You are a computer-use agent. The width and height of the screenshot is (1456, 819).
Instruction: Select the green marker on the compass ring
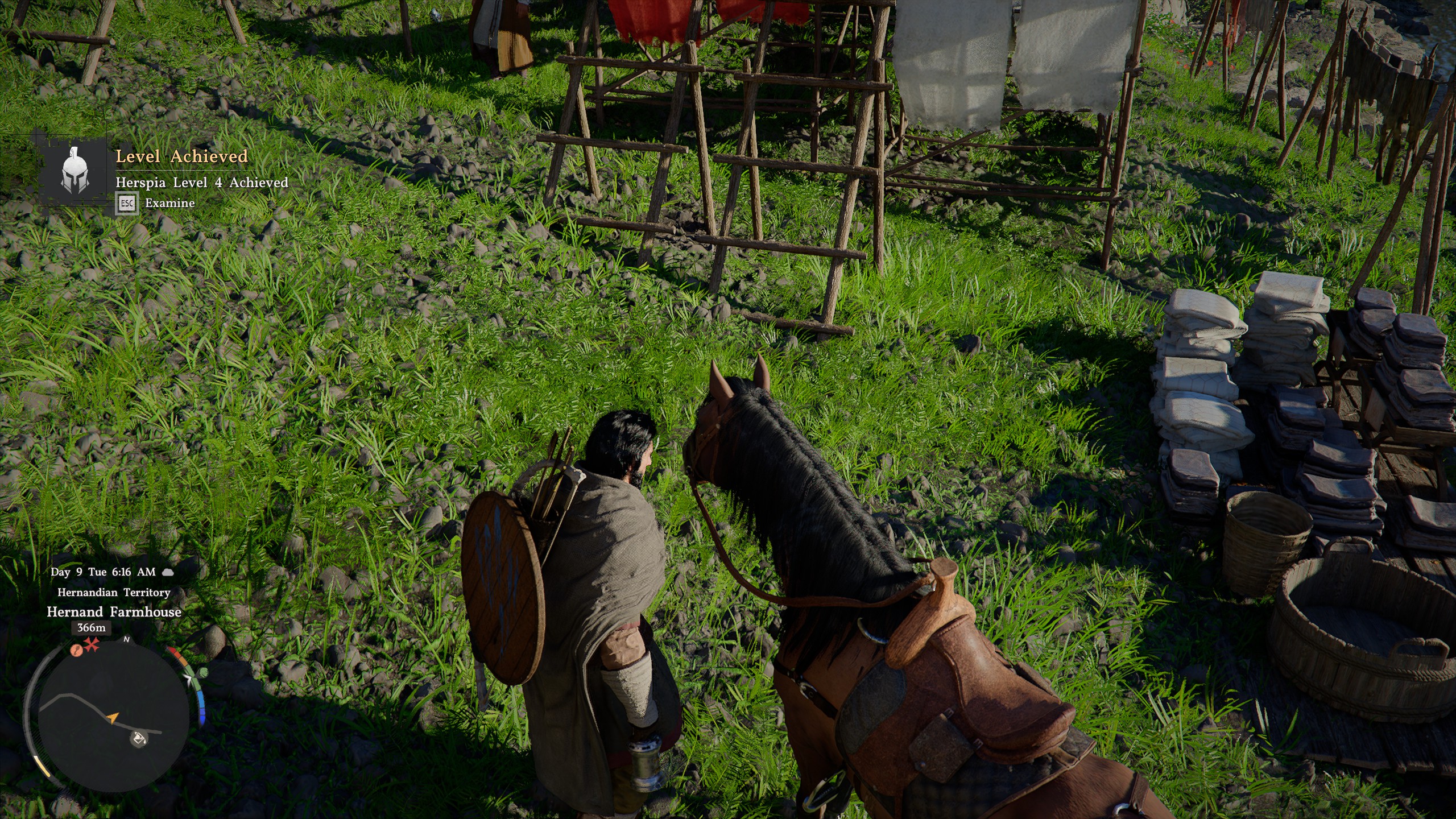[x=204, y=673]
